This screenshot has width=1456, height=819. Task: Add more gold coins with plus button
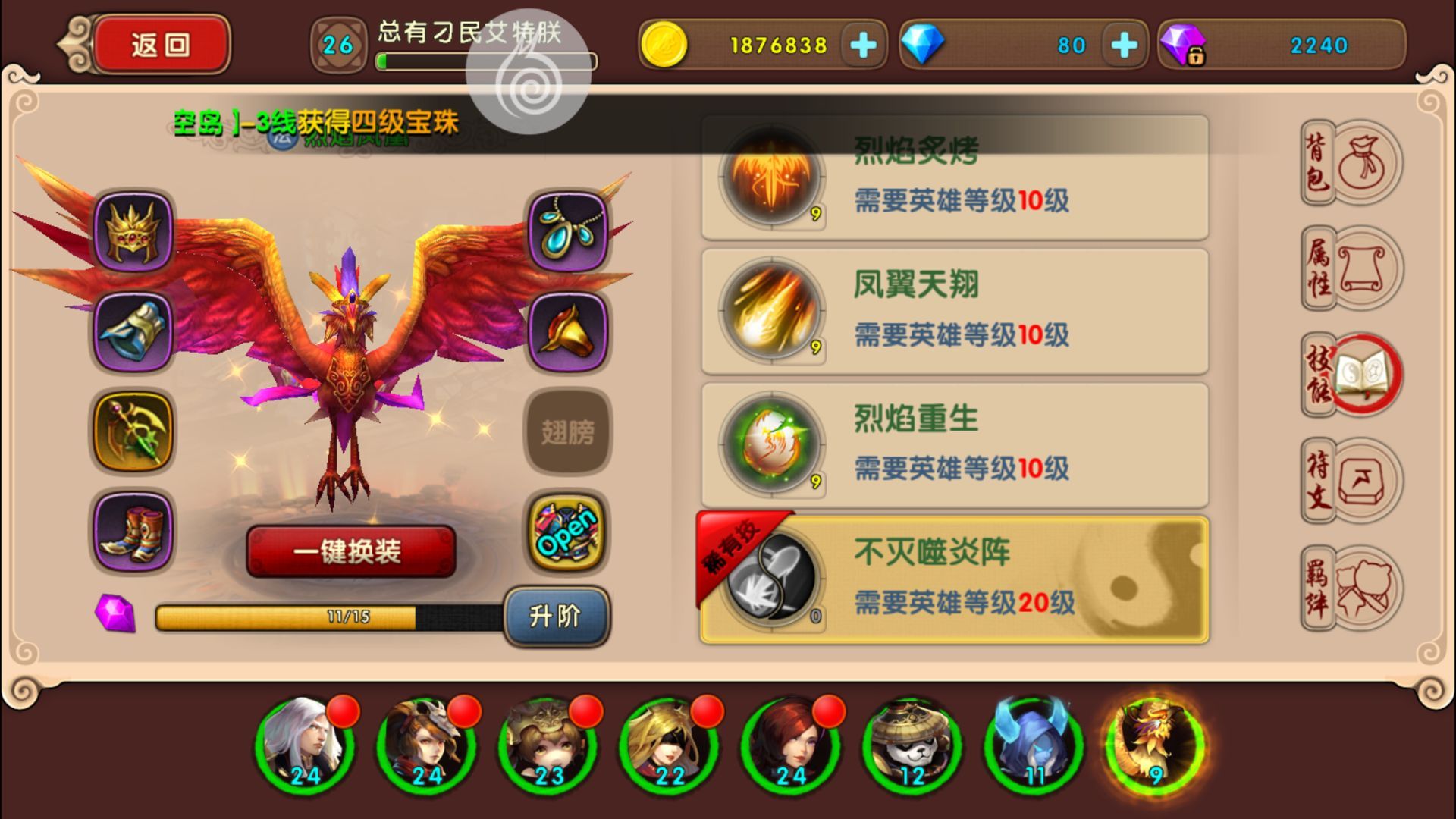[x=863, y=45]
